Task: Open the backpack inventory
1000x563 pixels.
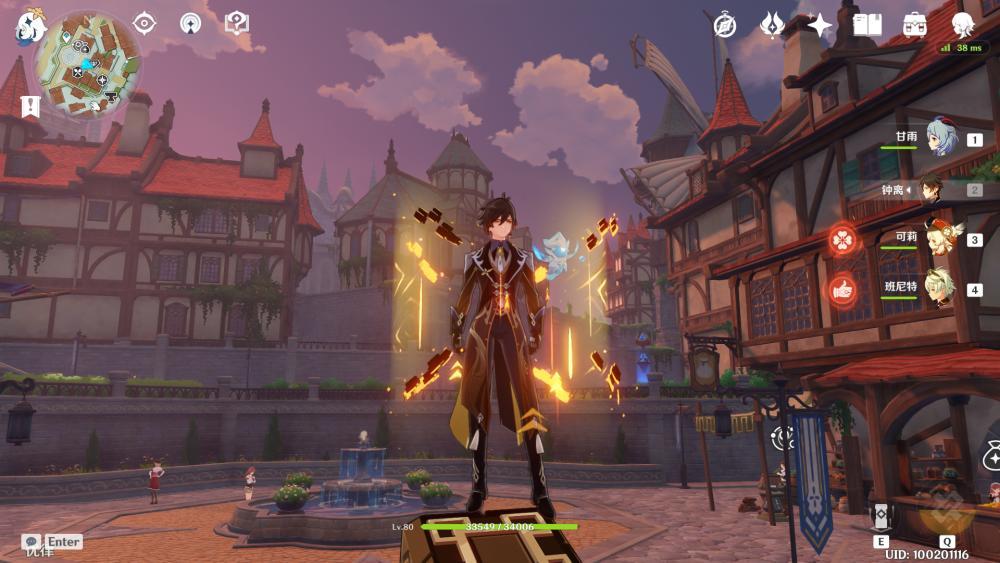Action: click(914, 25)
